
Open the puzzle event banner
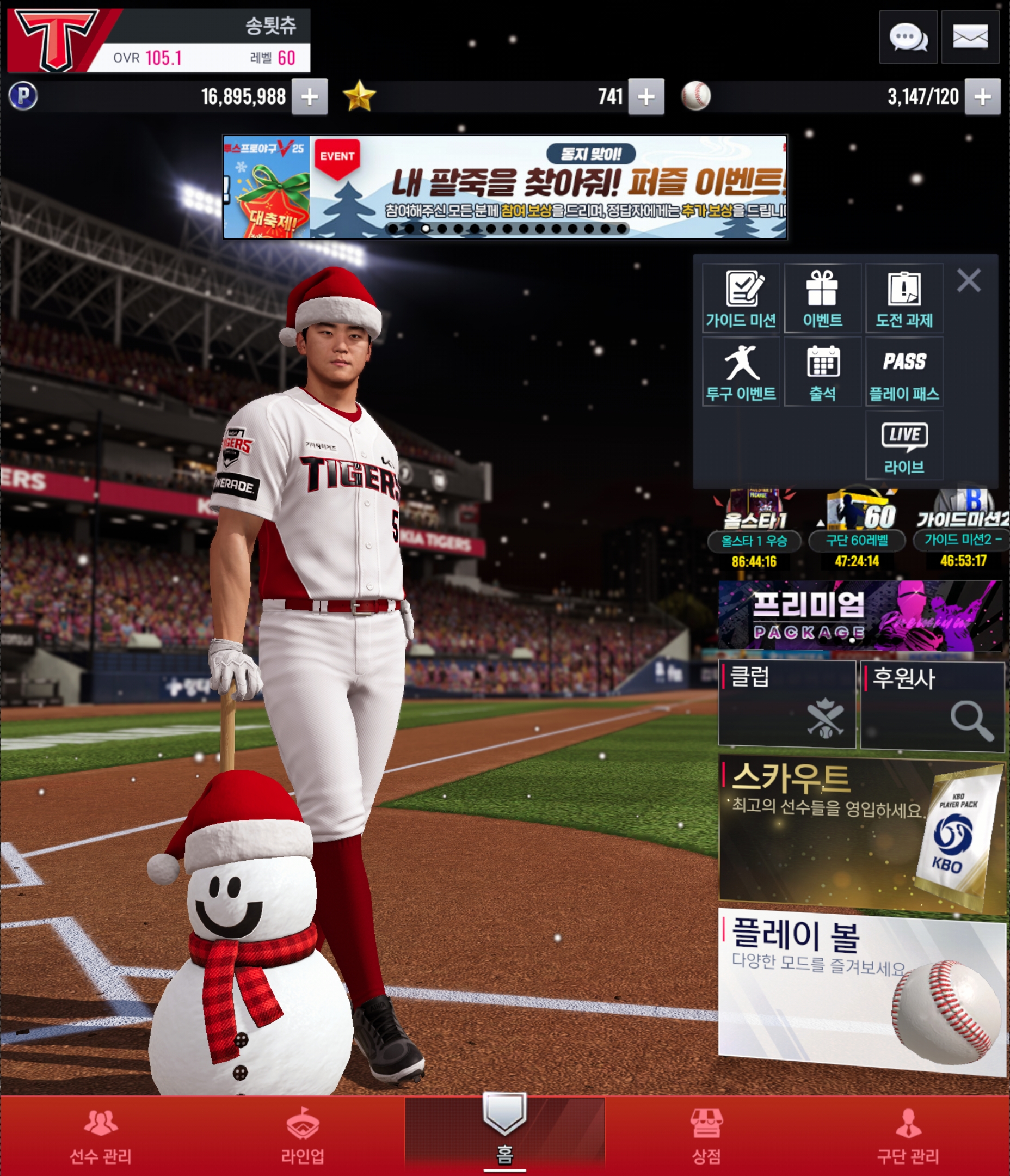[504, 187]
